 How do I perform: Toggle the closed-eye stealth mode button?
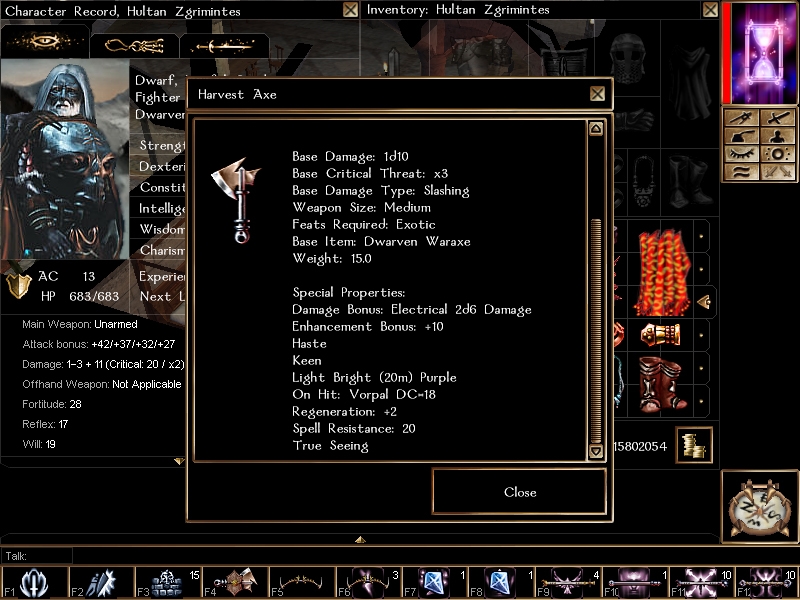[x=741, y=155]
